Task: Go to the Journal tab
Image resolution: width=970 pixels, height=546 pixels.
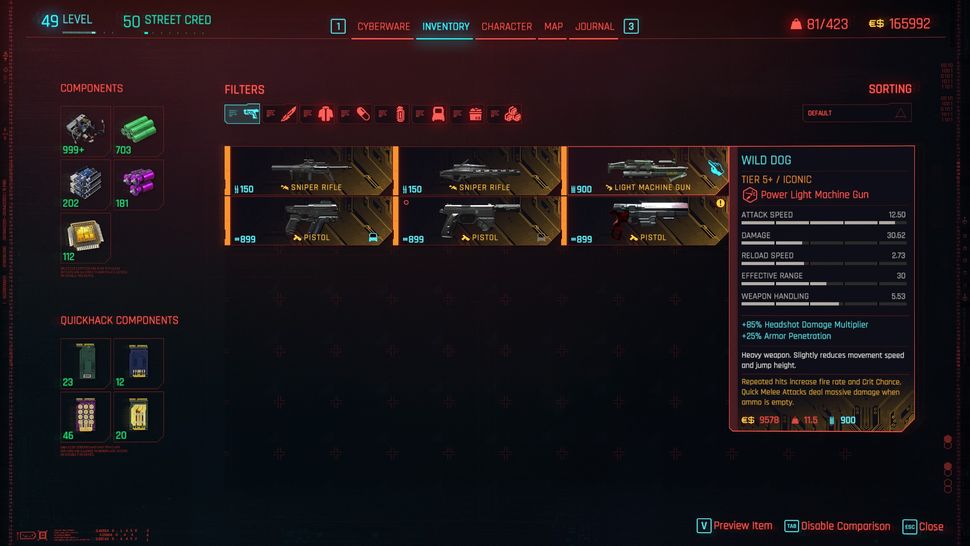Action: click(x=594, y=27)
